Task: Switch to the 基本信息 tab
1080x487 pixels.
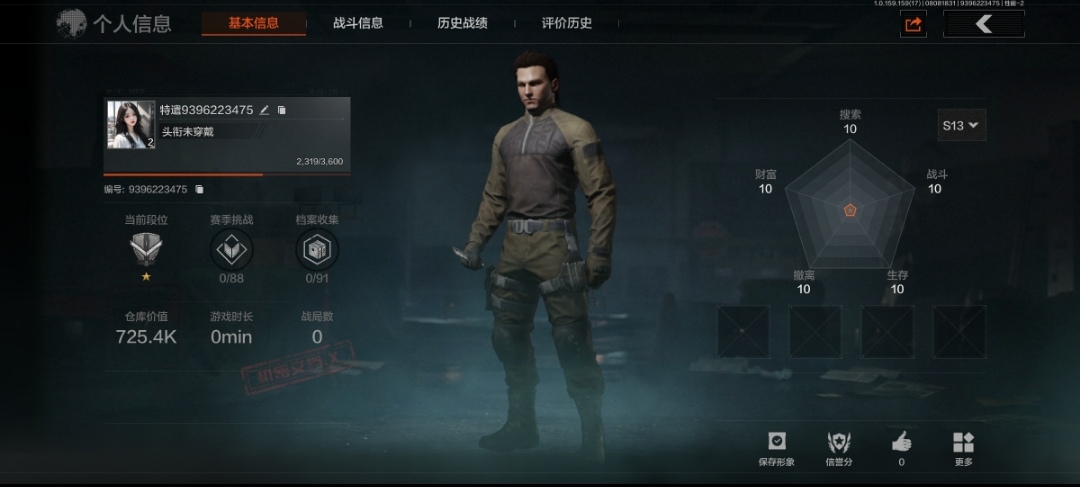Action: coord(253,23)
